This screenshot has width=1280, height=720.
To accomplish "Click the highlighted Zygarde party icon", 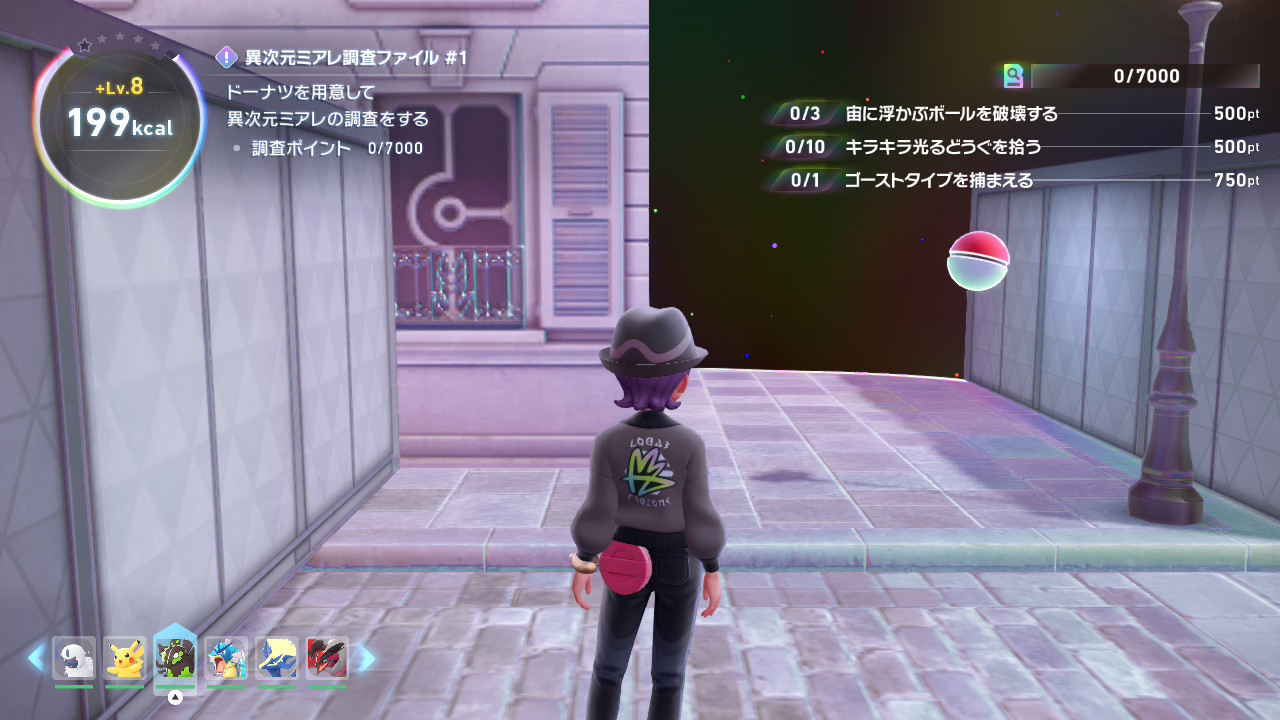I will (175, 655).
